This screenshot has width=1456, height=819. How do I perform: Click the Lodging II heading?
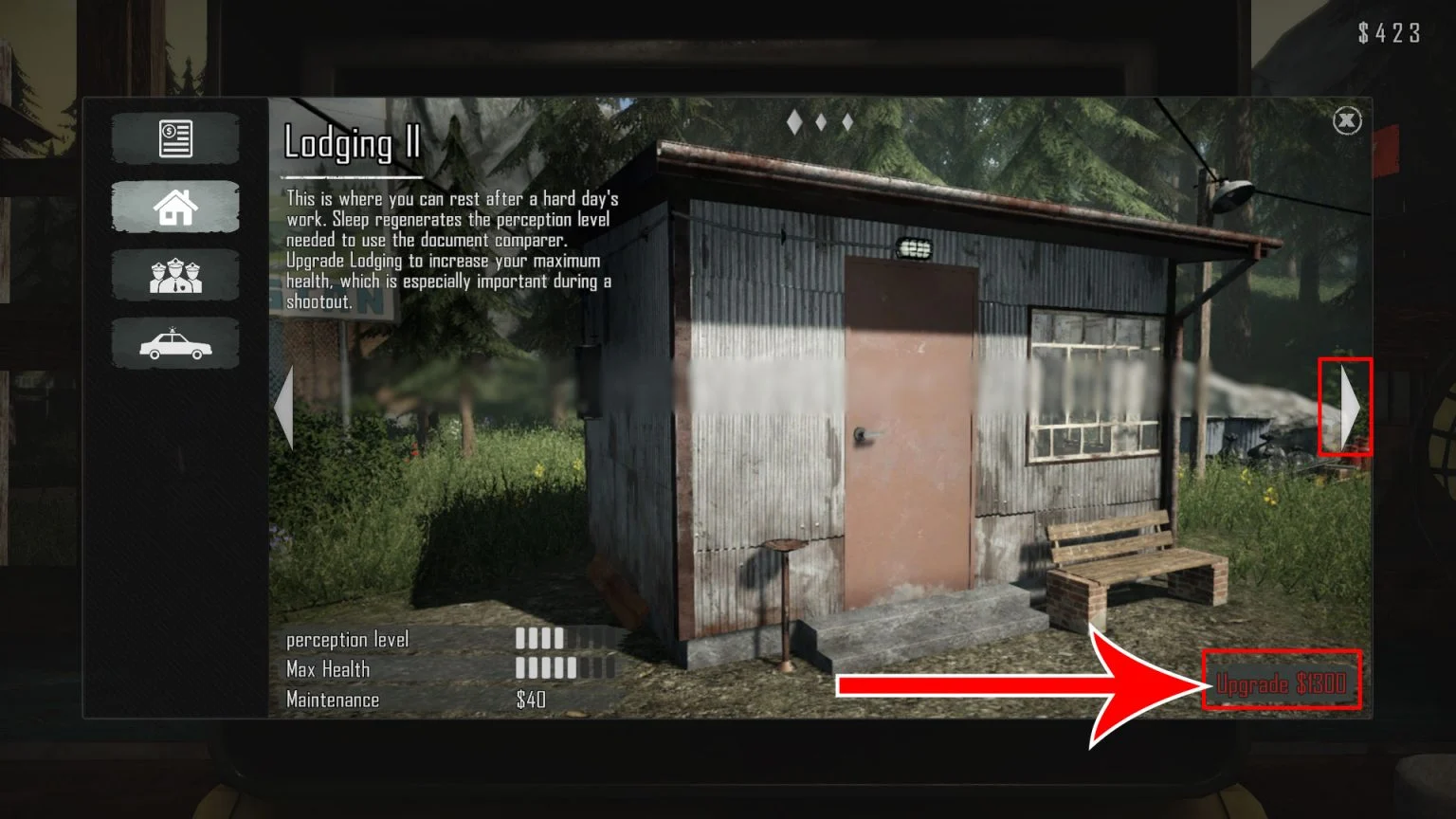352,144
